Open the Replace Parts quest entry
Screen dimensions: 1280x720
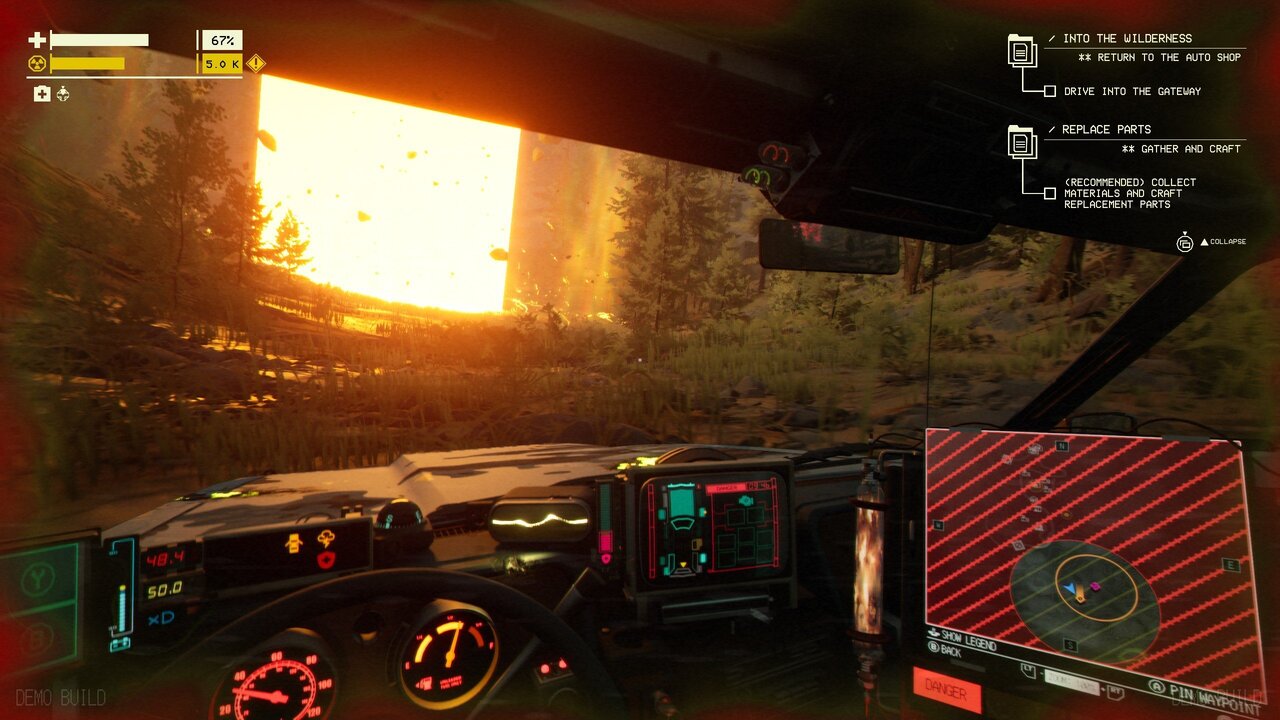click(1106, 129)
